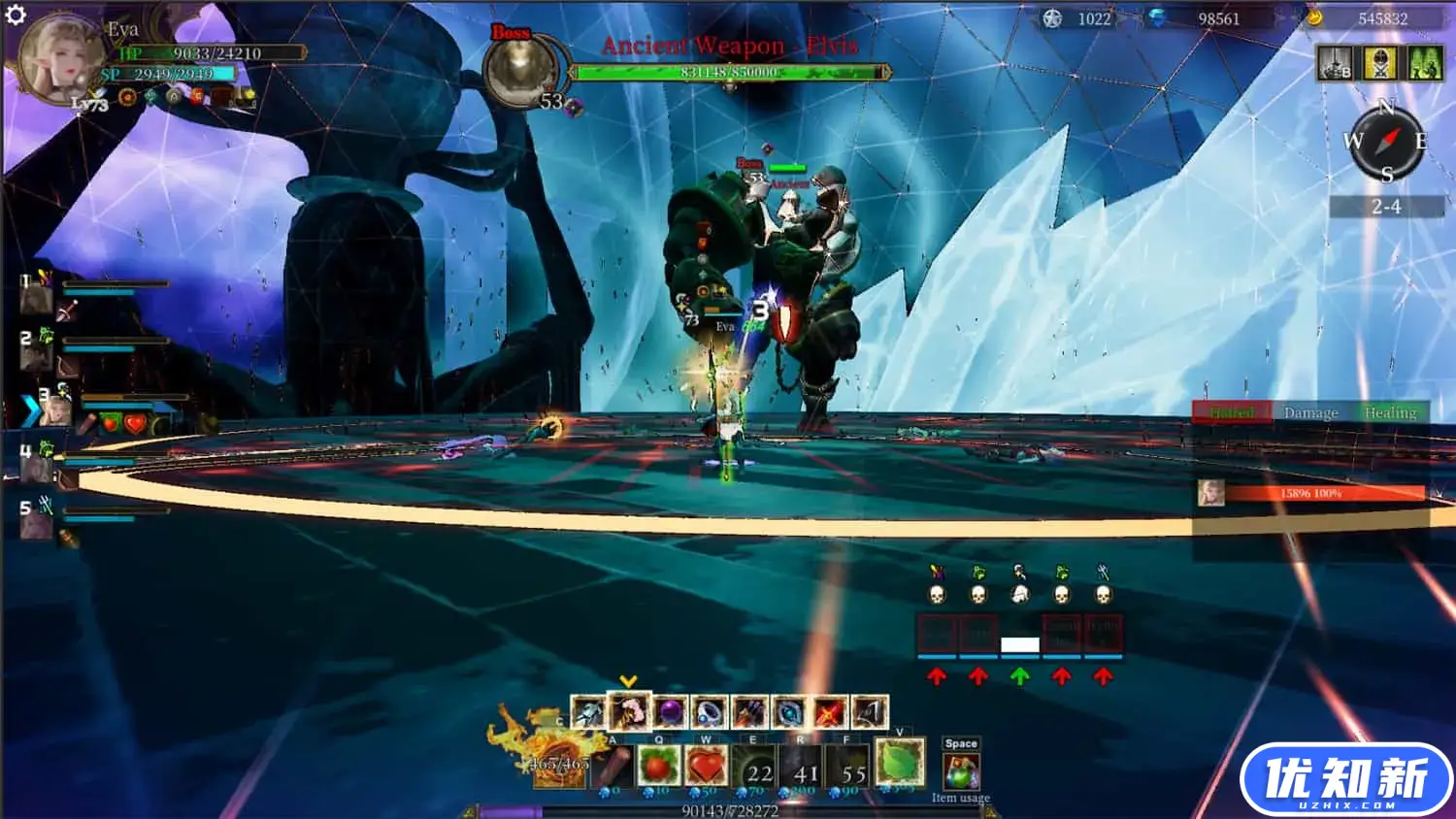Activate the red heart healing skill

706,768
